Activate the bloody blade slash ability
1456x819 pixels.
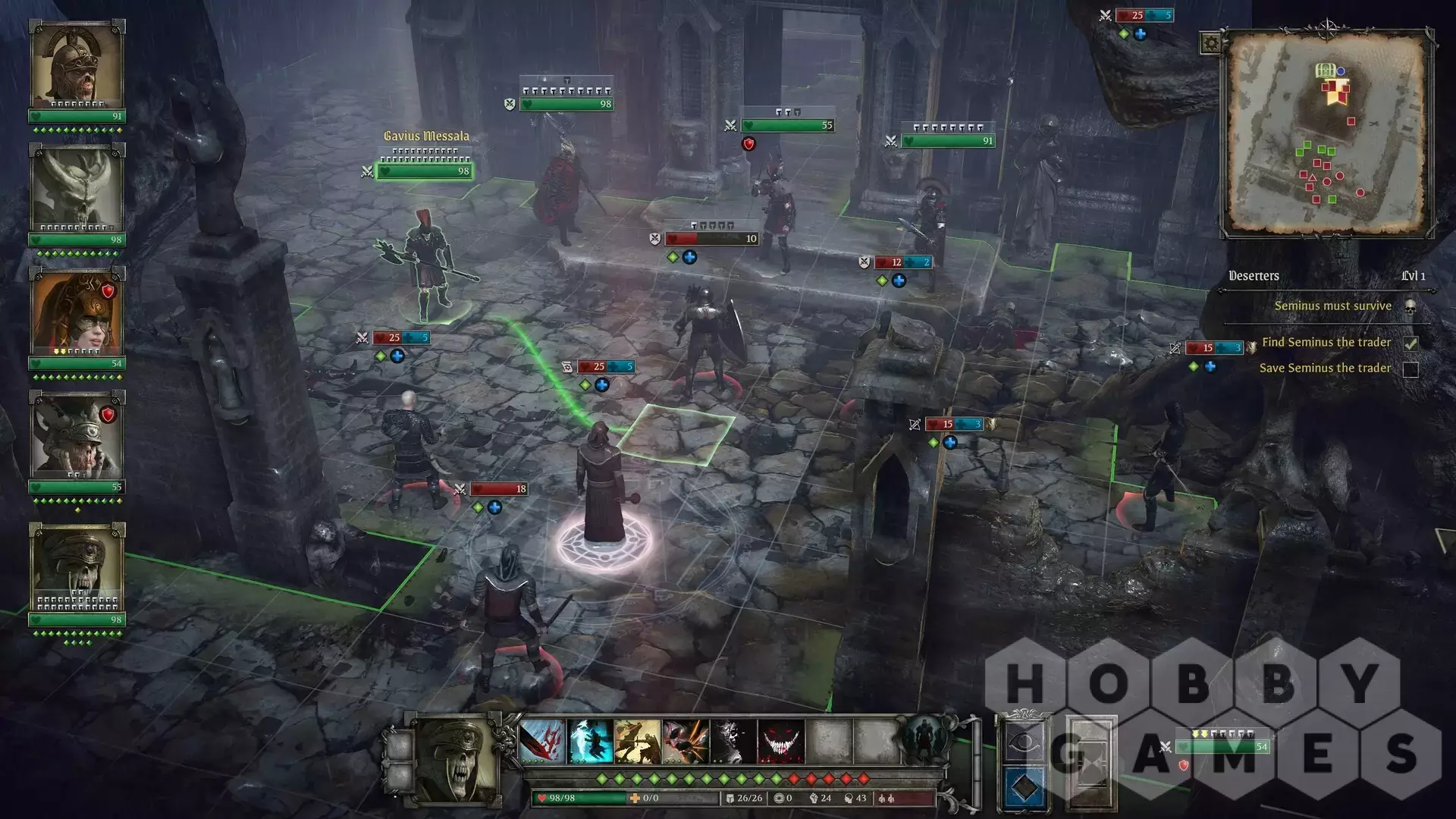pyautogui.click(x=543, y=741)
